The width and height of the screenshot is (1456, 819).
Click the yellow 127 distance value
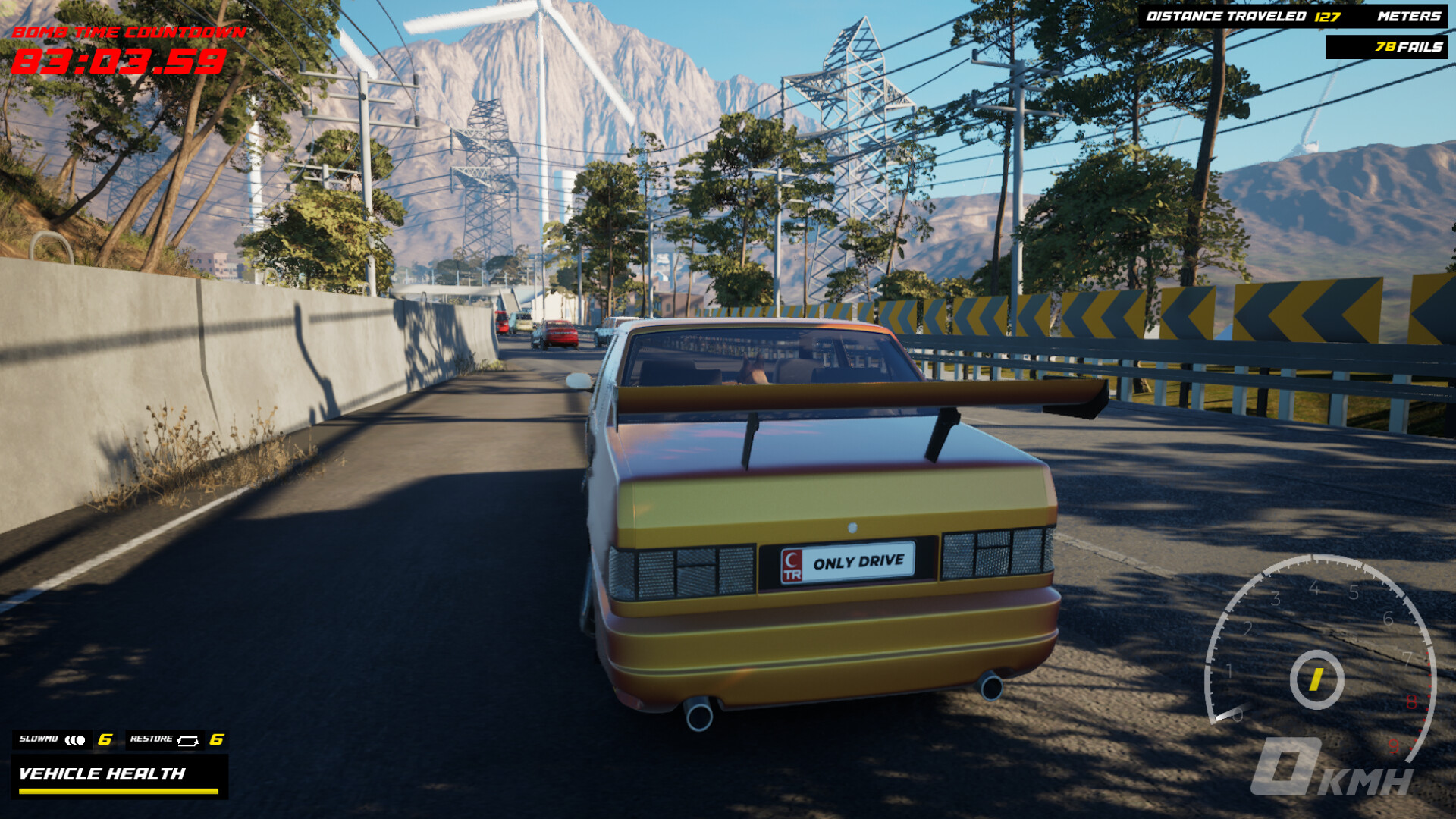pyautogui.click(x=1326, y=17)
